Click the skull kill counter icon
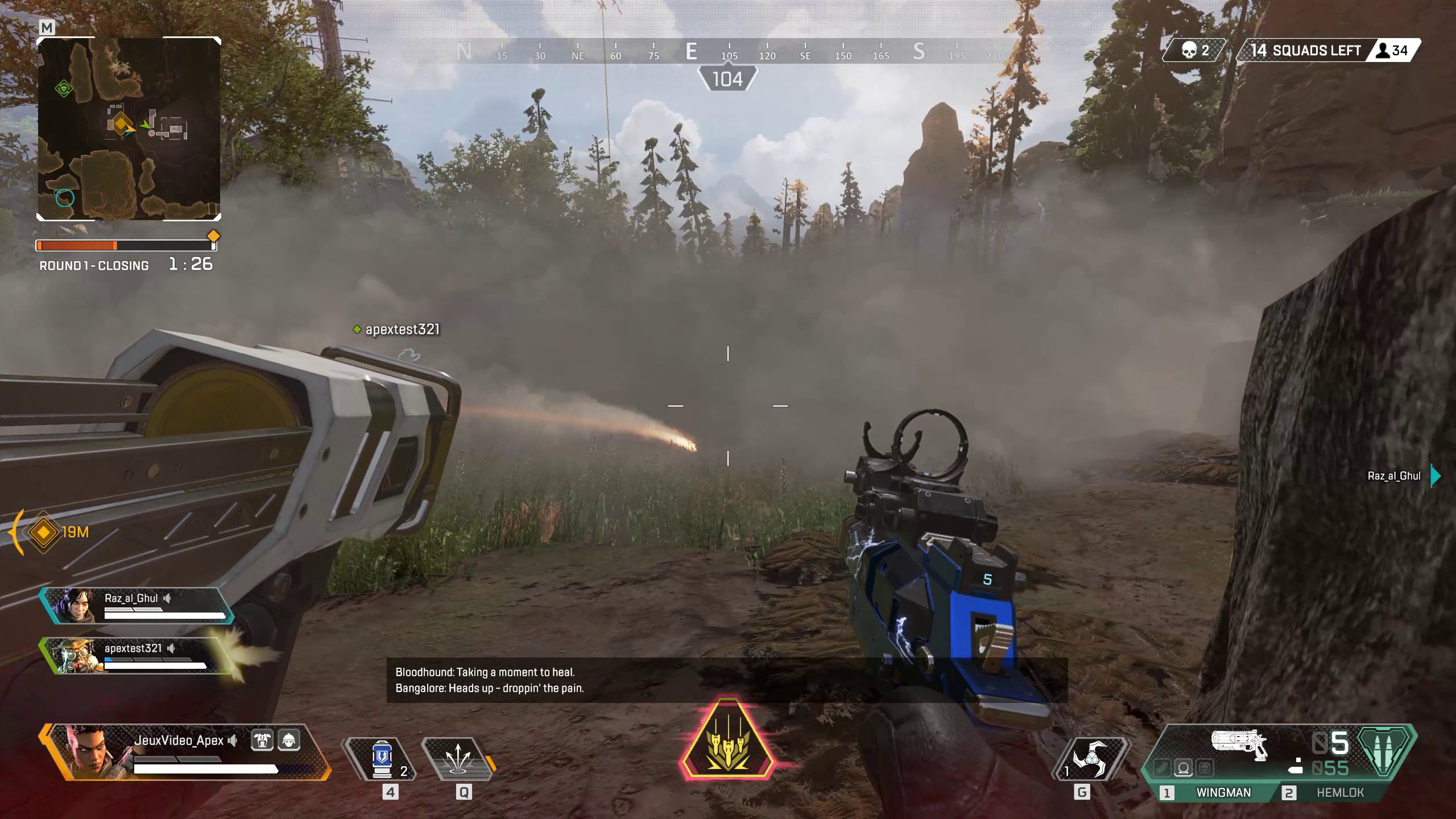This screenshot has width=1456, height=819. tap(1189, 50)
